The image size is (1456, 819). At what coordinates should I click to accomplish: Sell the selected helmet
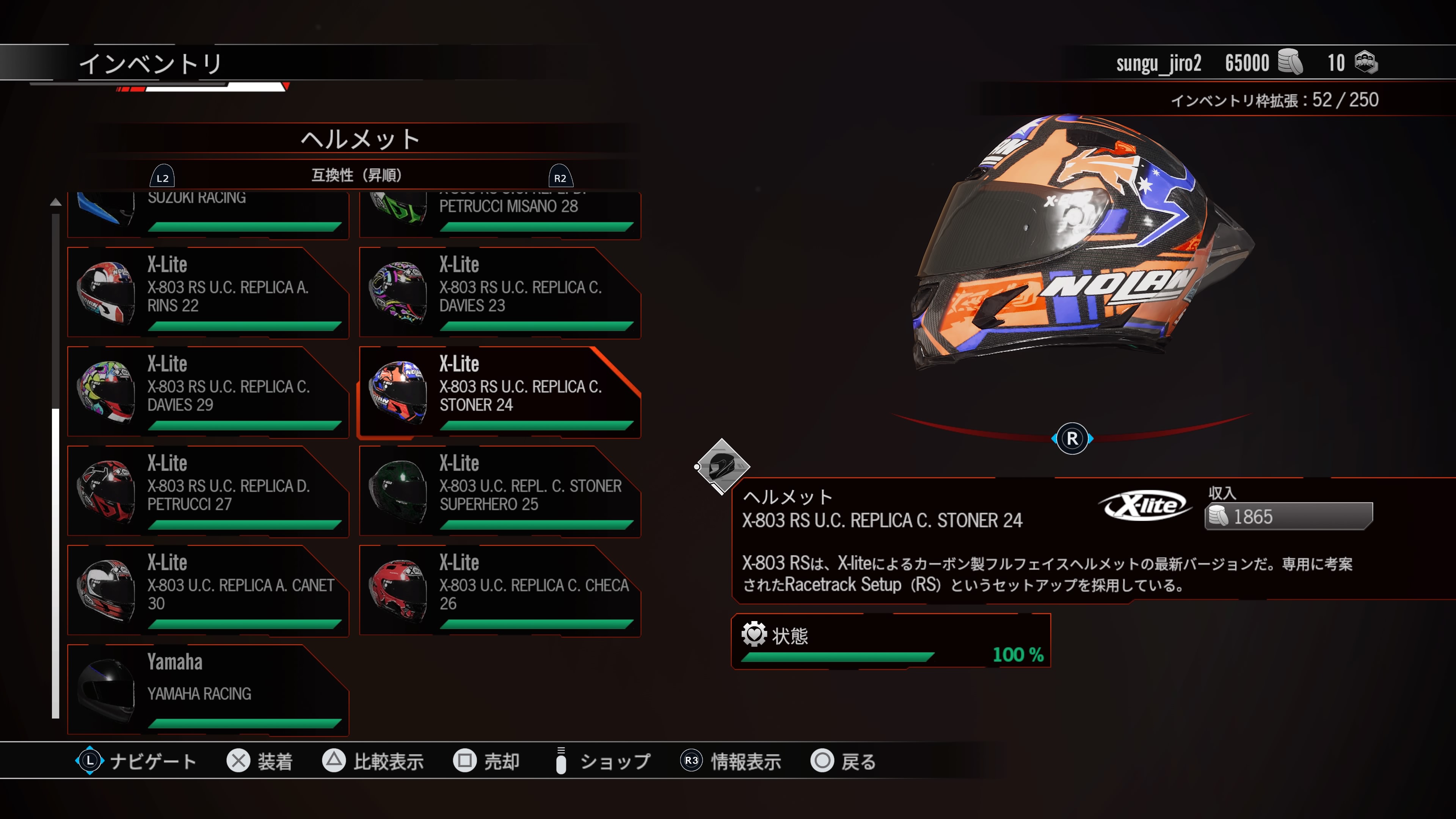click(486, 761)
